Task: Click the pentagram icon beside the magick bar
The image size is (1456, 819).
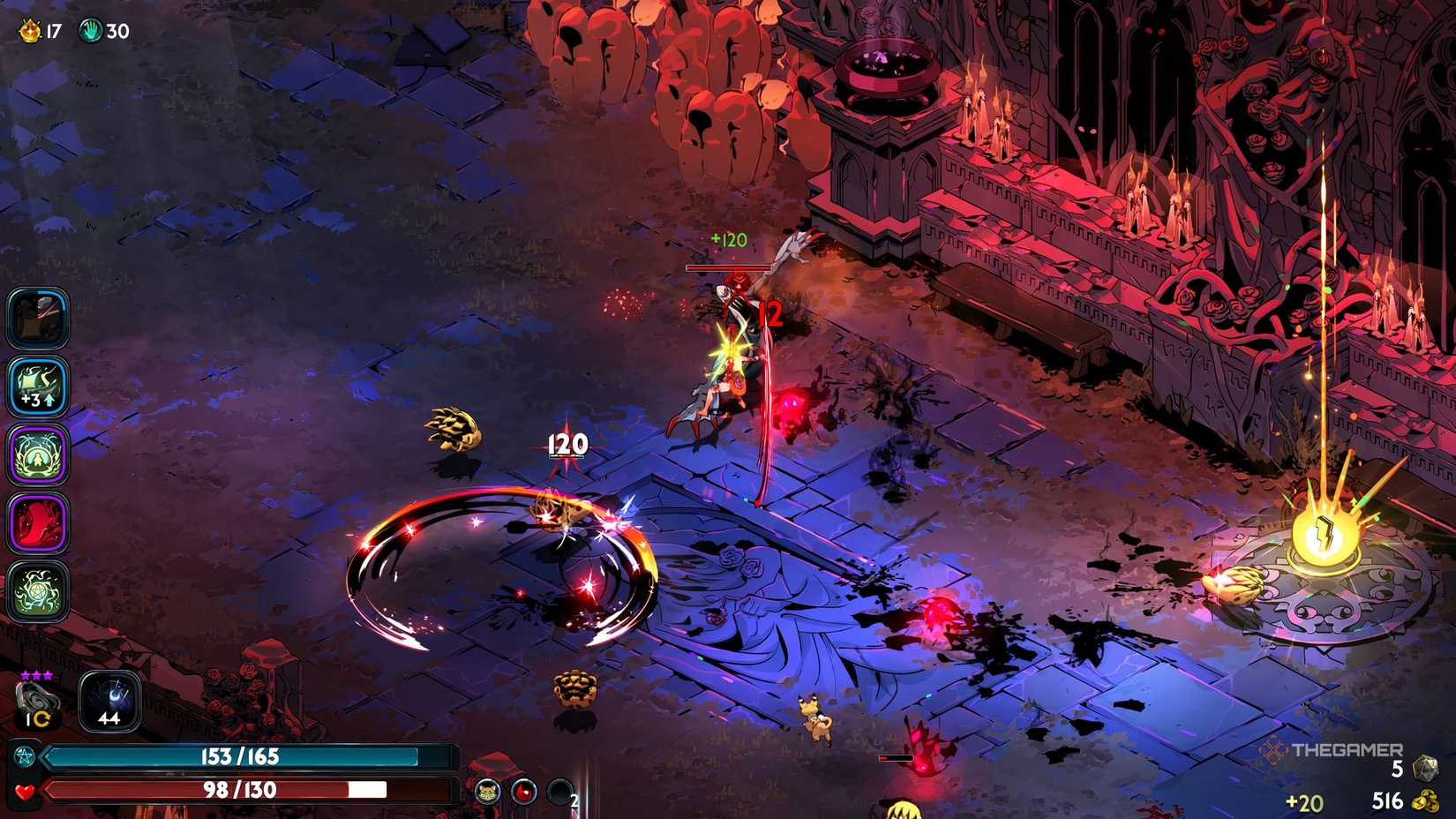Action: 23,755
